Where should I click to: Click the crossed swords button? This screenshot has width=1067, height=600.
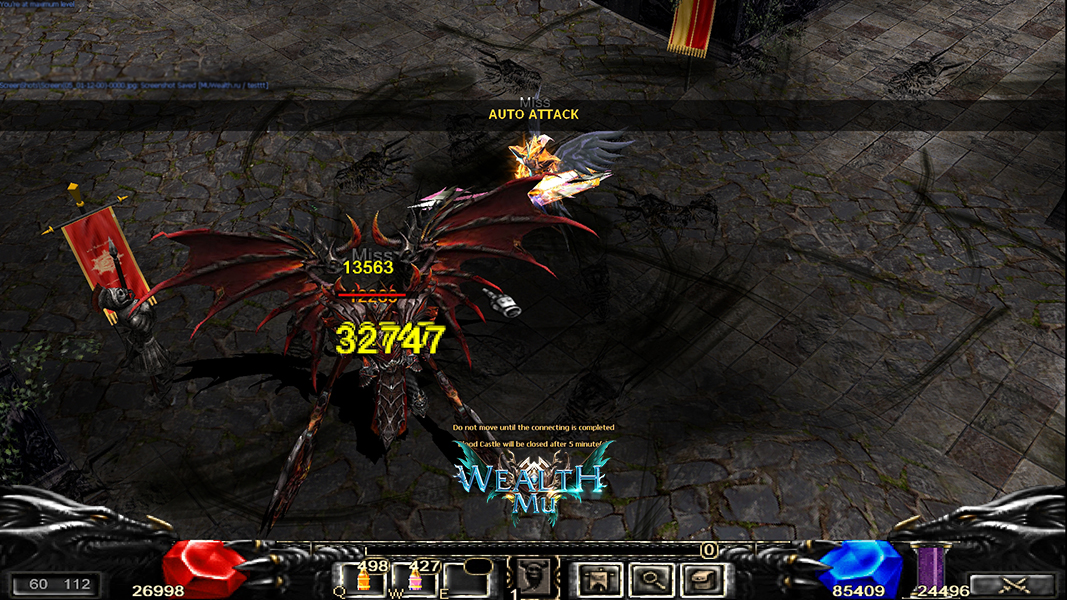pyautogui.click(x=1012, y=585)
